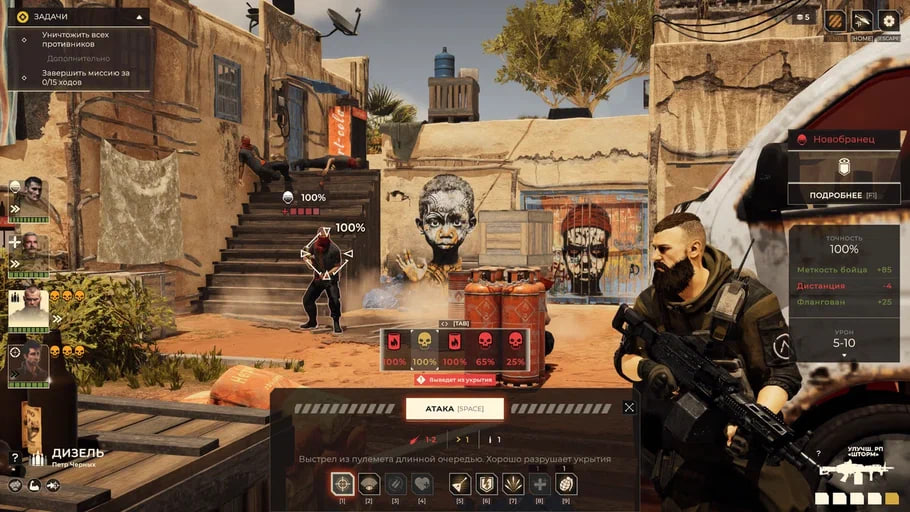The width and height of the screenshot is (910, 512).
Task: Target the enemy with 25% hit chance
Action: coord(516,350)
